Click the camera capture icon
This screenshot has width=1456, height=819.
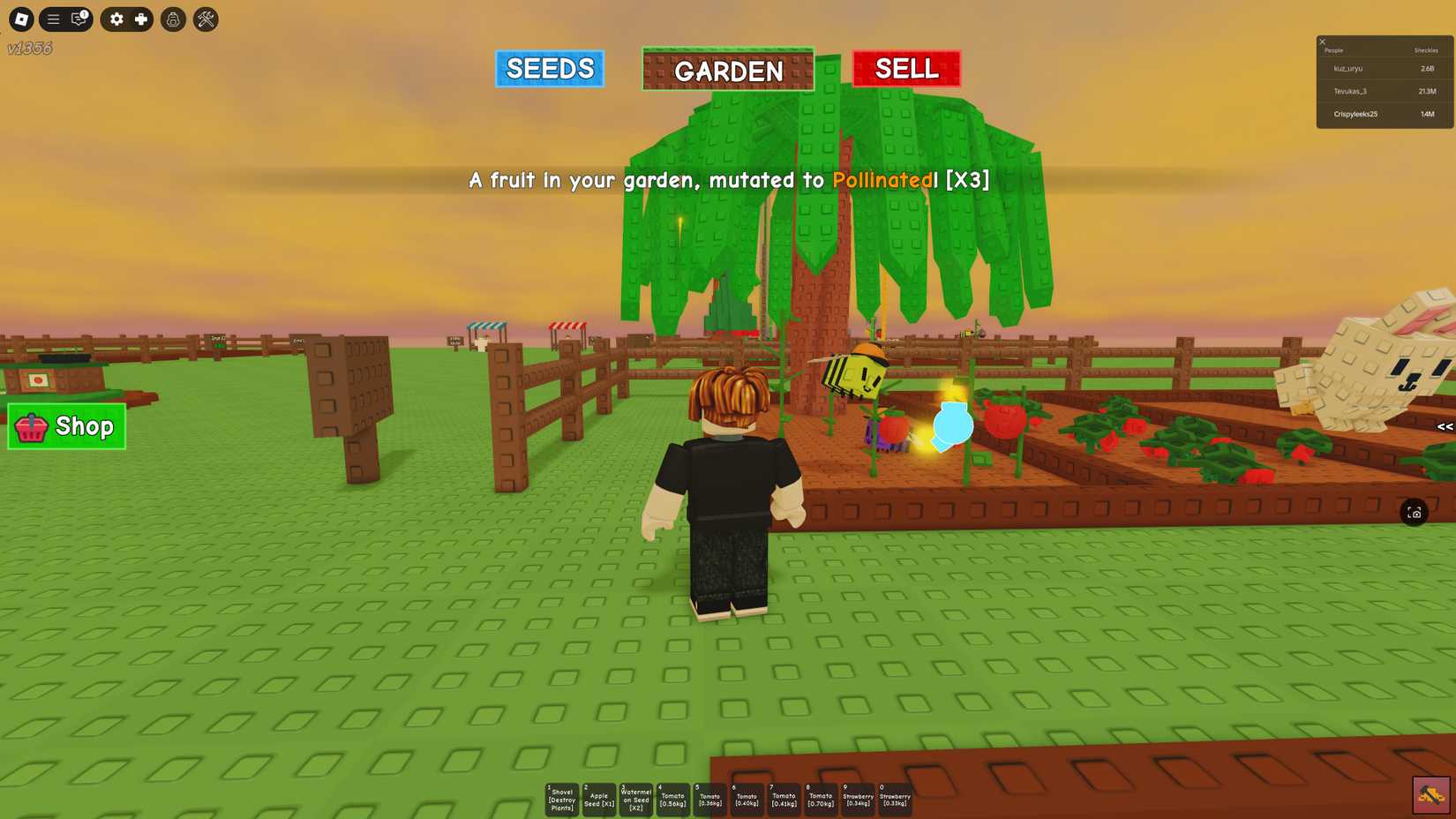click(x=1415, y=512)
